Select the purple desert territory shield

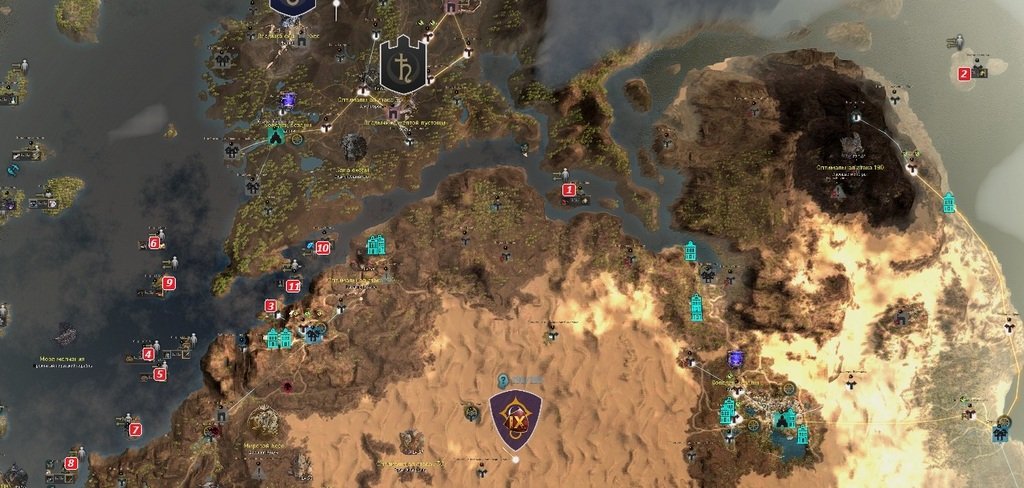pos(516,420)
